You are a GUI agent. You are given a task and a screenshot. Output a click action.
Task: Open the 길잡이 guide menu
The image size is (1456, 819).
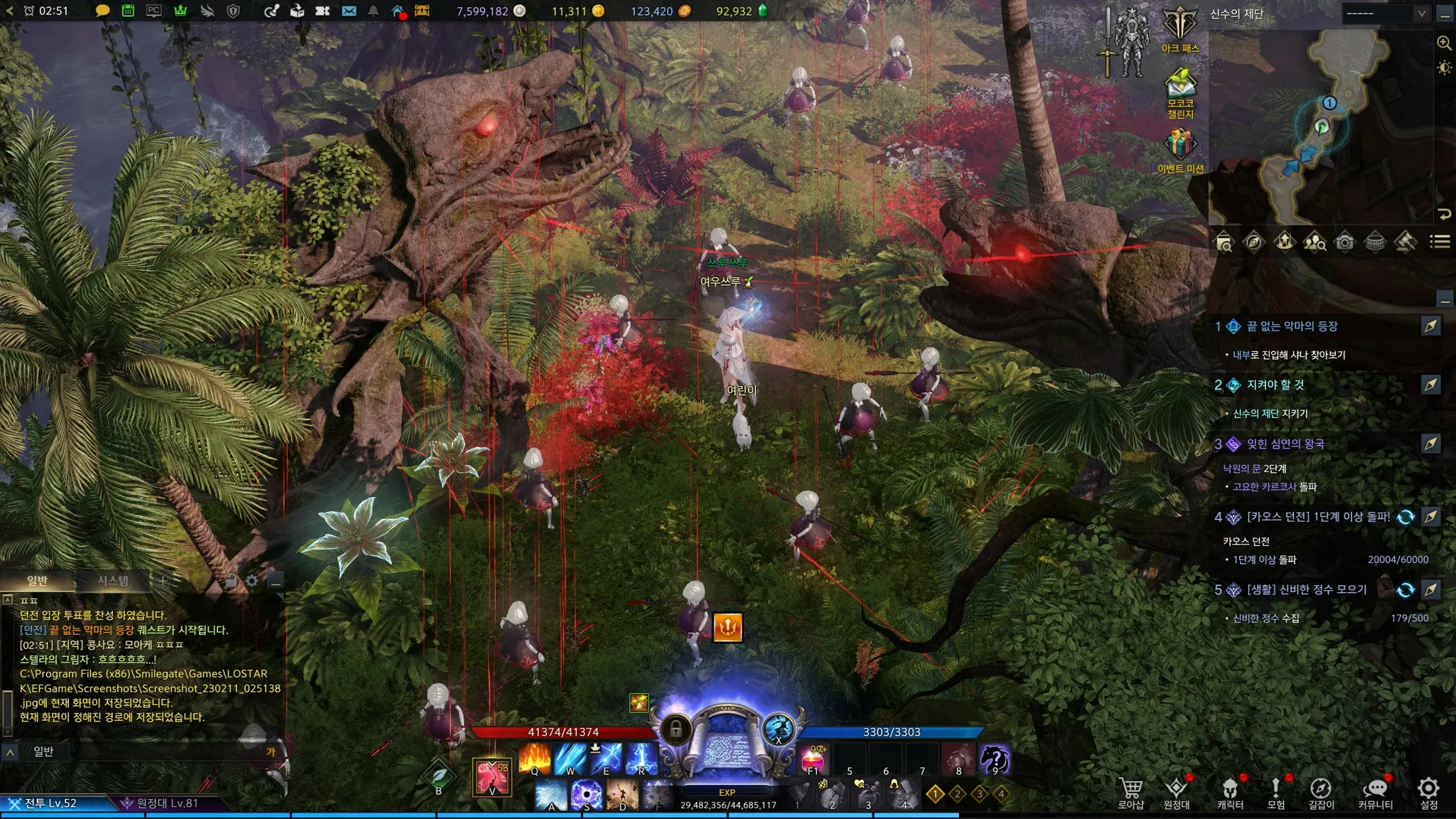(x=1321, y=791)
